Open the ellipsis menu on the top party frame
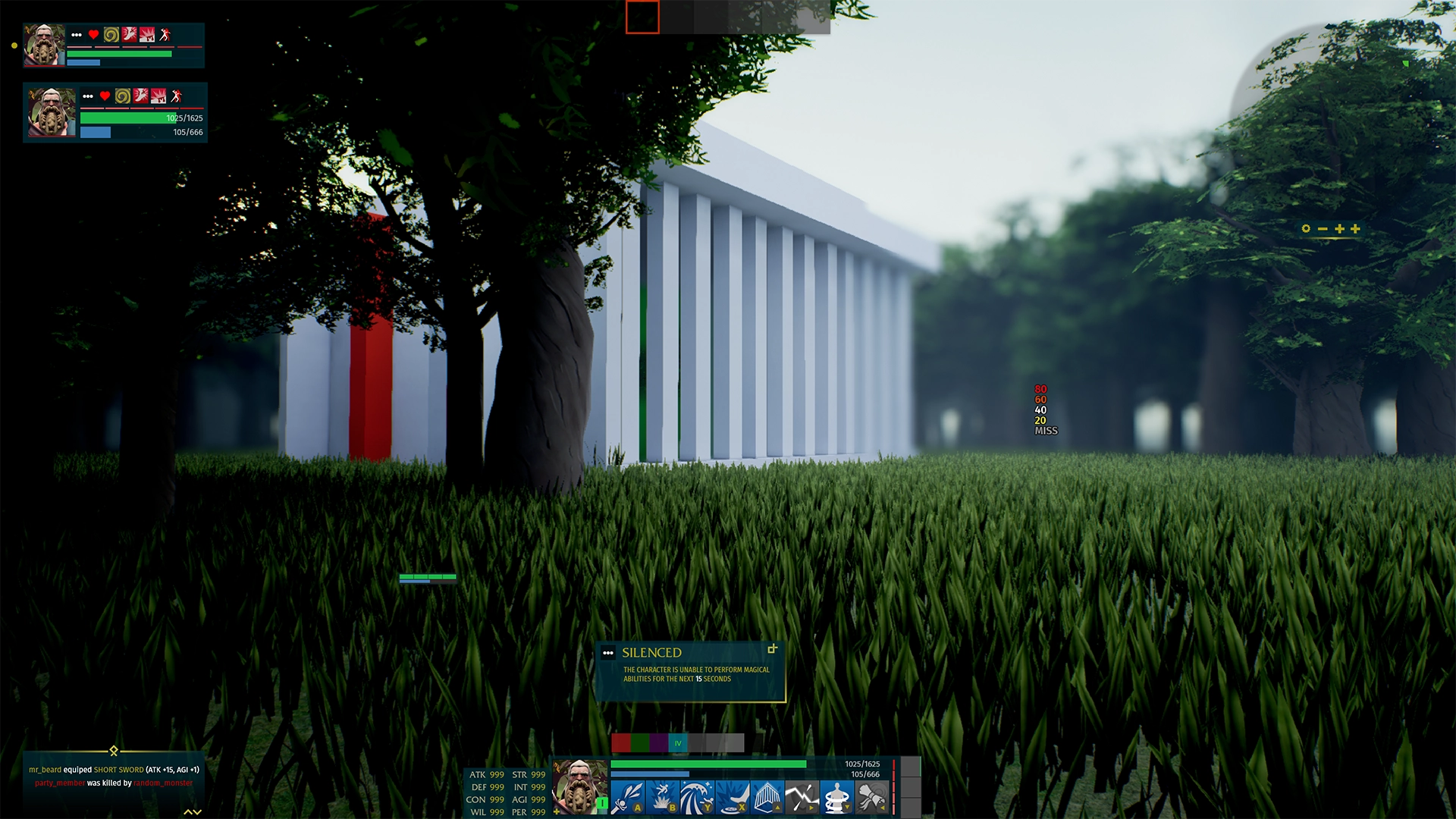This screenshot has height=819, width=1456. 77,33
